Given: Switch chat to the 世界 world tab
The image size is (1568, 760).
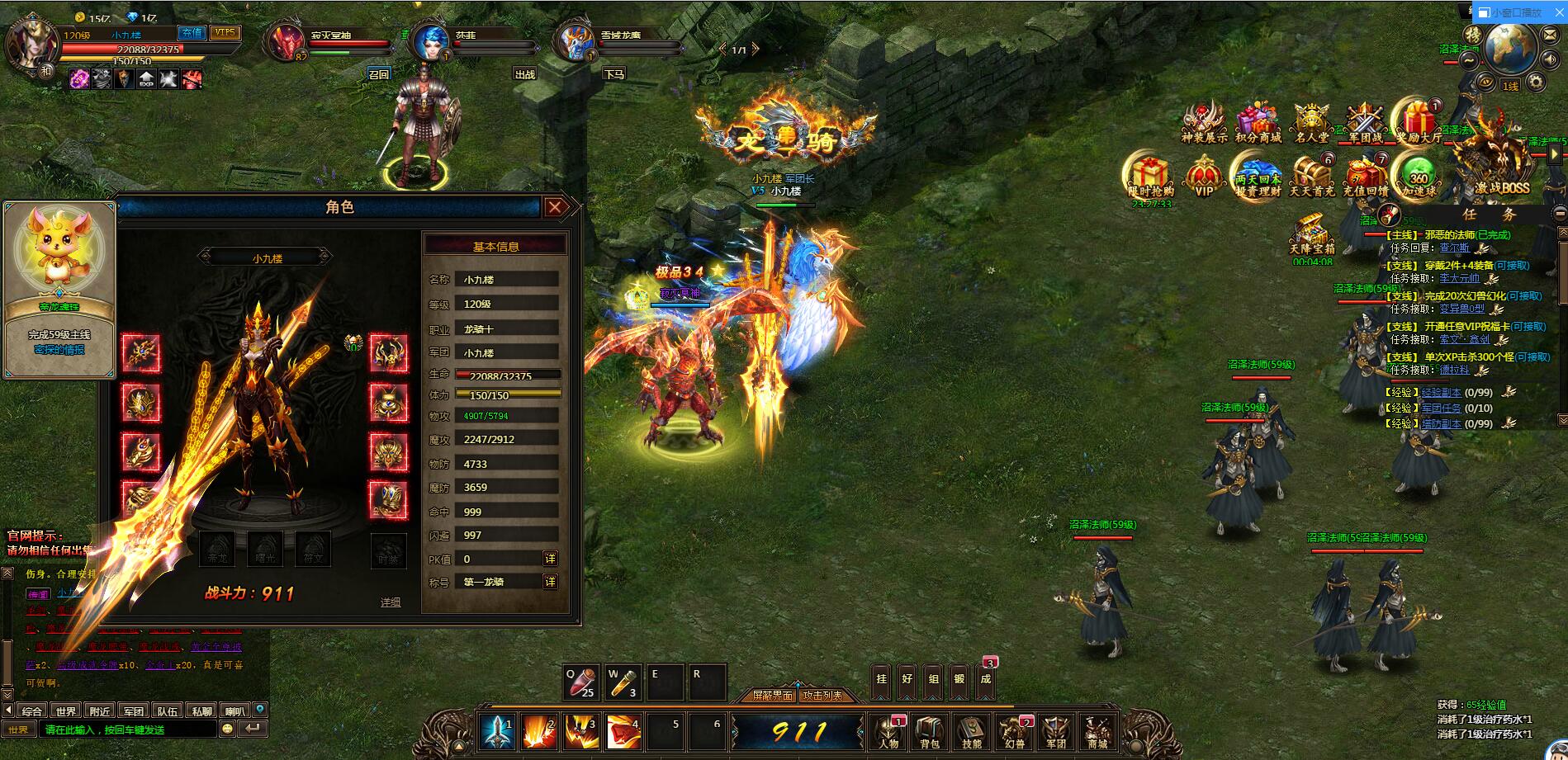Looking at the screenshot, I should (x=66, y=710).
